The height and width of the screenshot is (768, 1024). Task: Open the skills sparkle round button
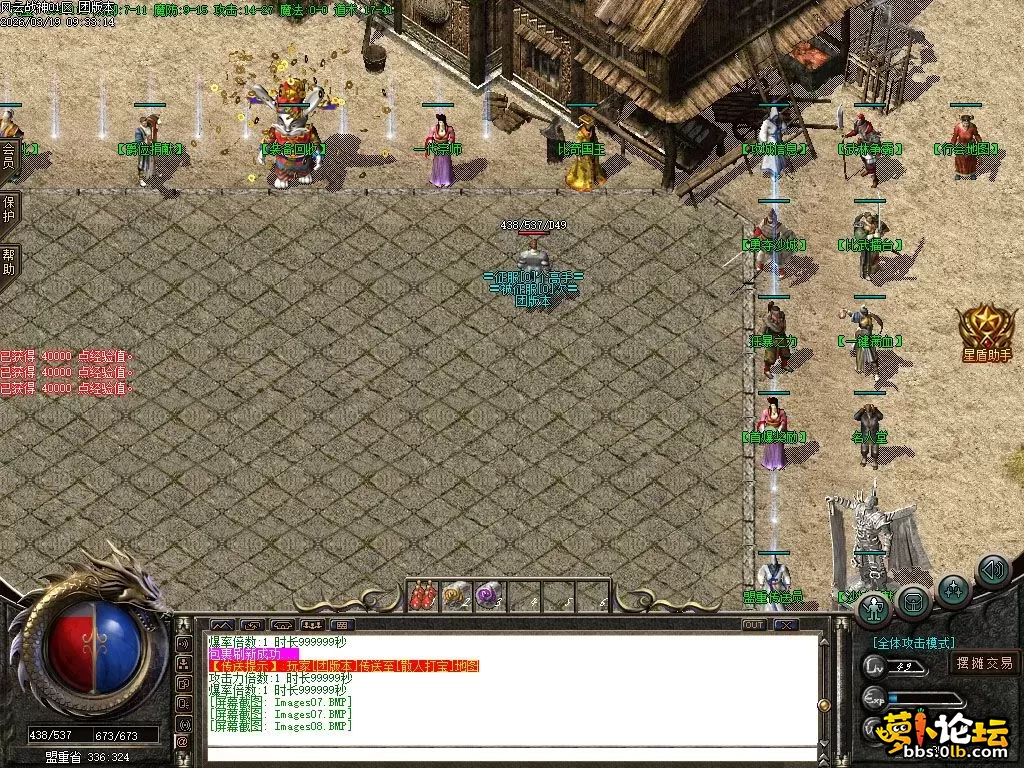coord(954,587)
